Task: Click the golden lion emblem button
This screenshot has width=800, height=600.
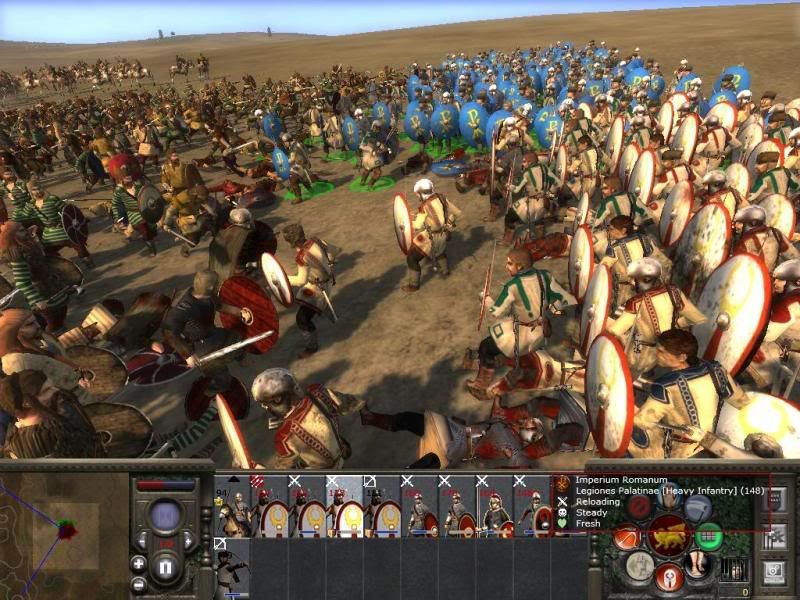Action: point(667,536)
